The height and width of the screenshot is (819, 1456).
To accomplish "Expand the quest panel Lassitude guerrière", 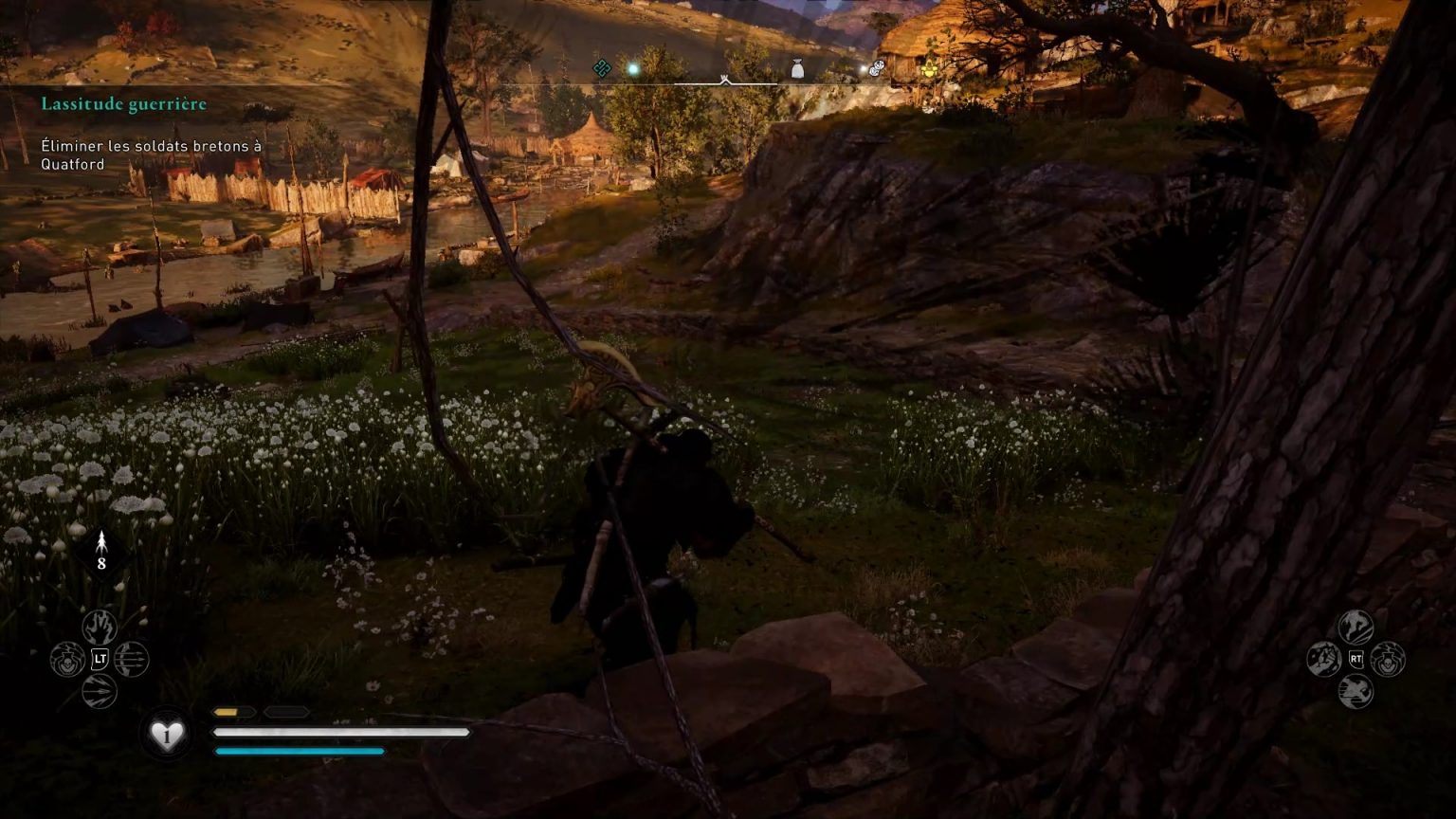I will tap(122, 104).
